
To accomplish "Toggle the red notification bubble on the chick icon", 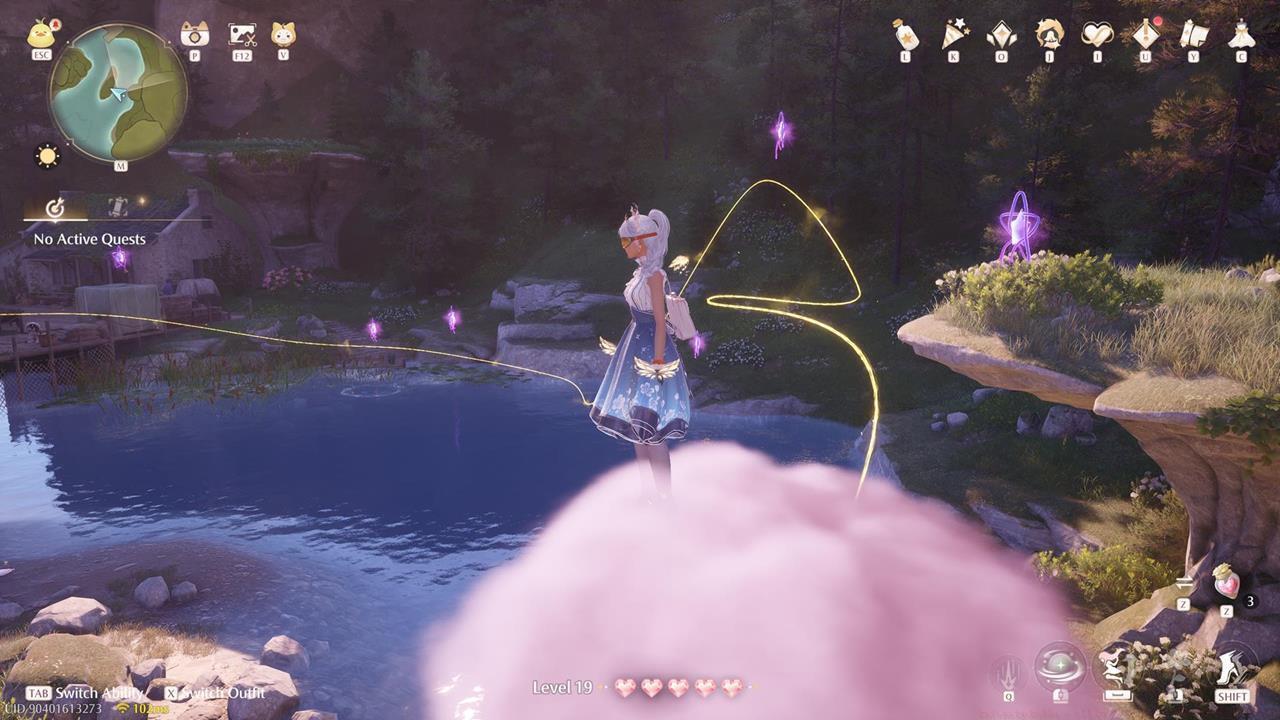I will click(55, 22).
